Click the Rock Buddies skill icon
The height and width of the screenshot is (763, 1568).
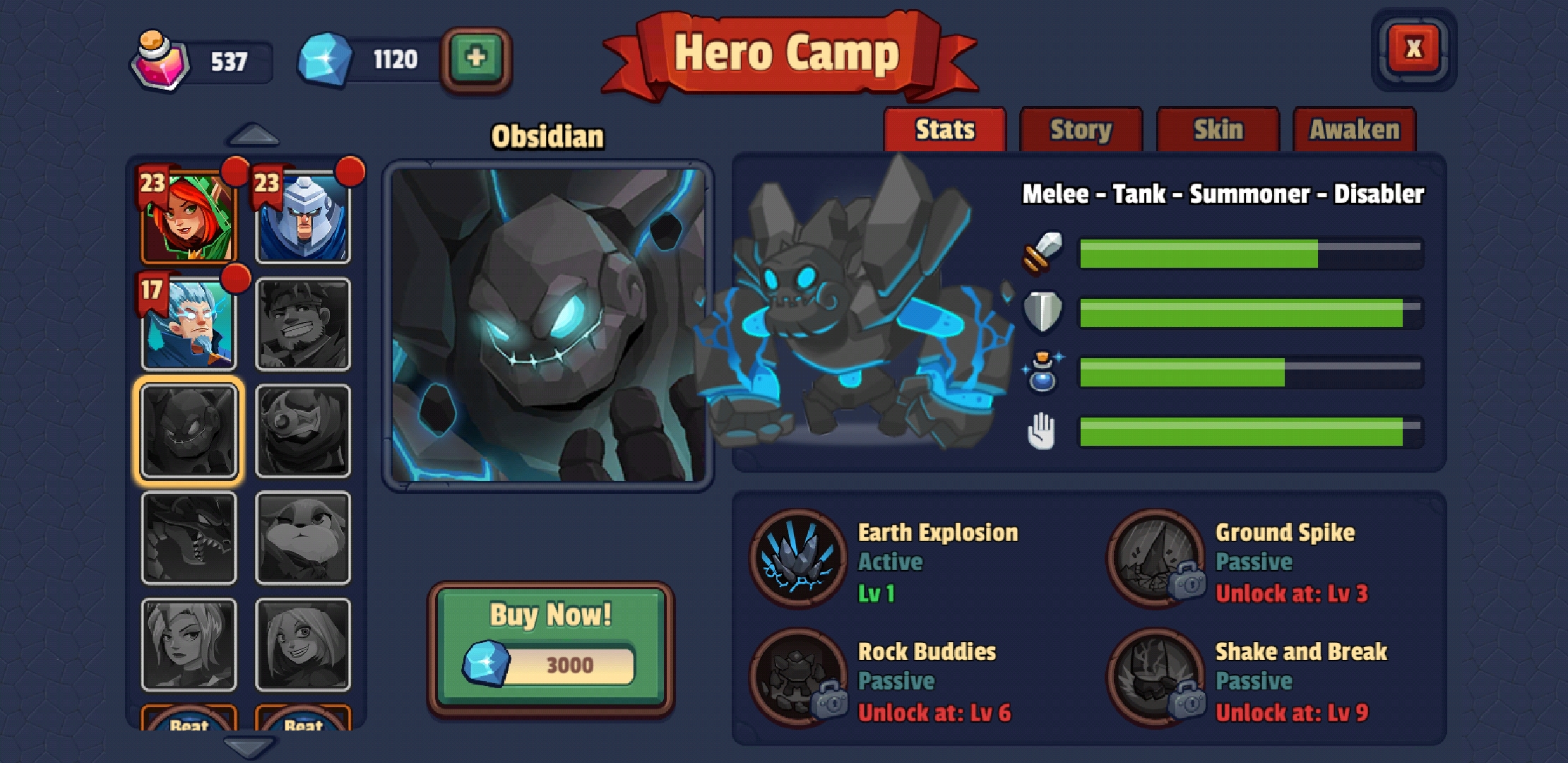pyautogui.click(x=796, y=680)
